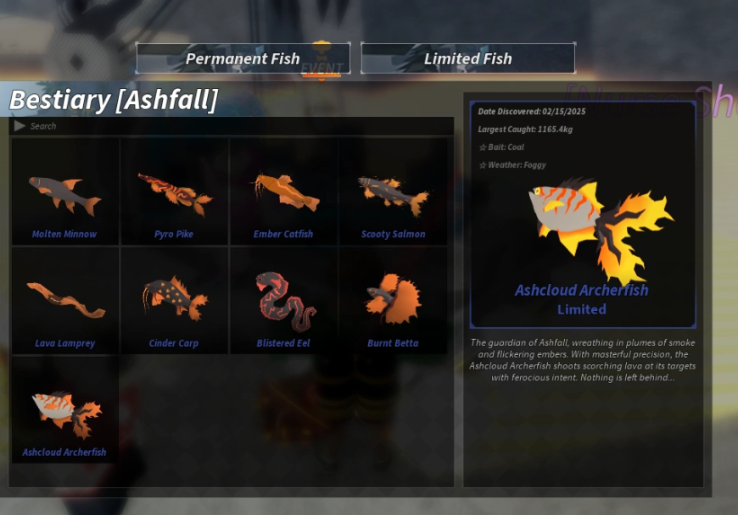738x515 pixels.
Task: View the Ember Catfish entry
Action: (x=283, y=192)
